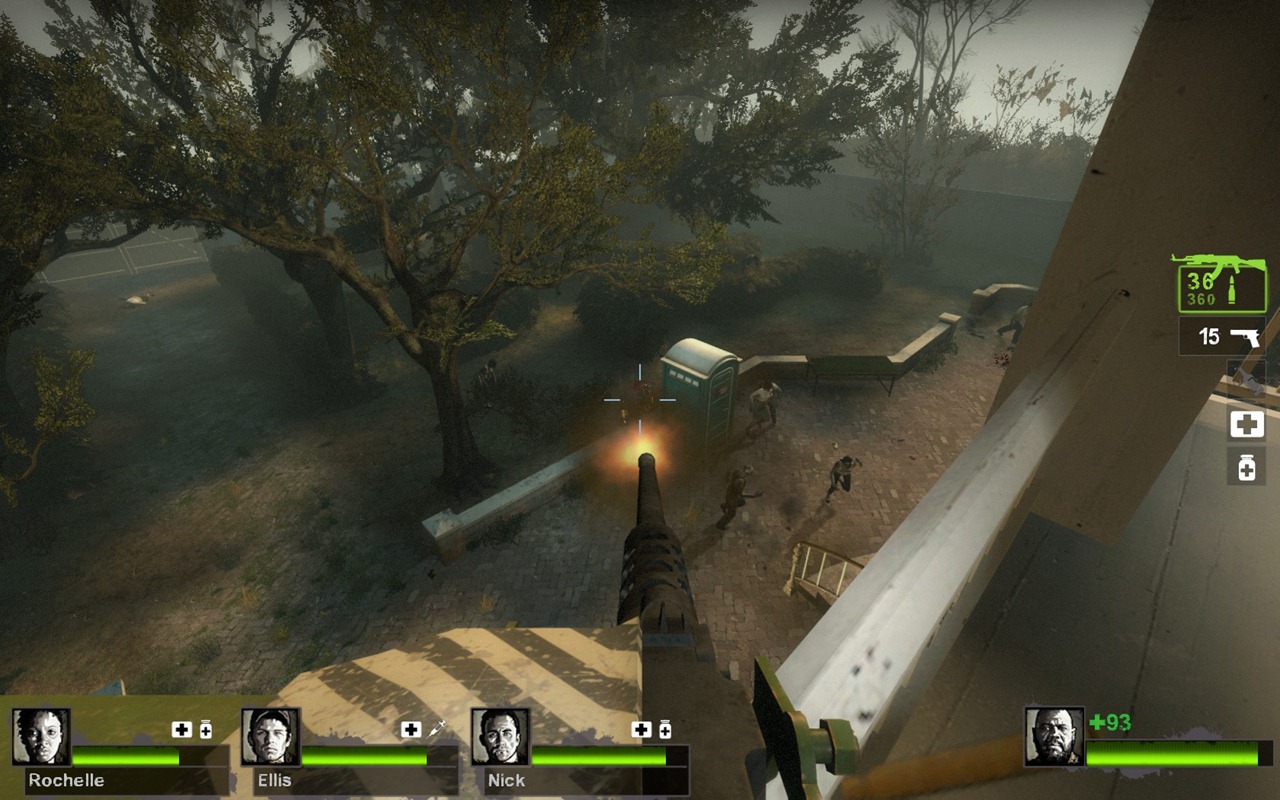The width and height of the screenshot is (1280, 800).
Task: Click Rochelle's first aid kit icon
Action: coord(181,730)
